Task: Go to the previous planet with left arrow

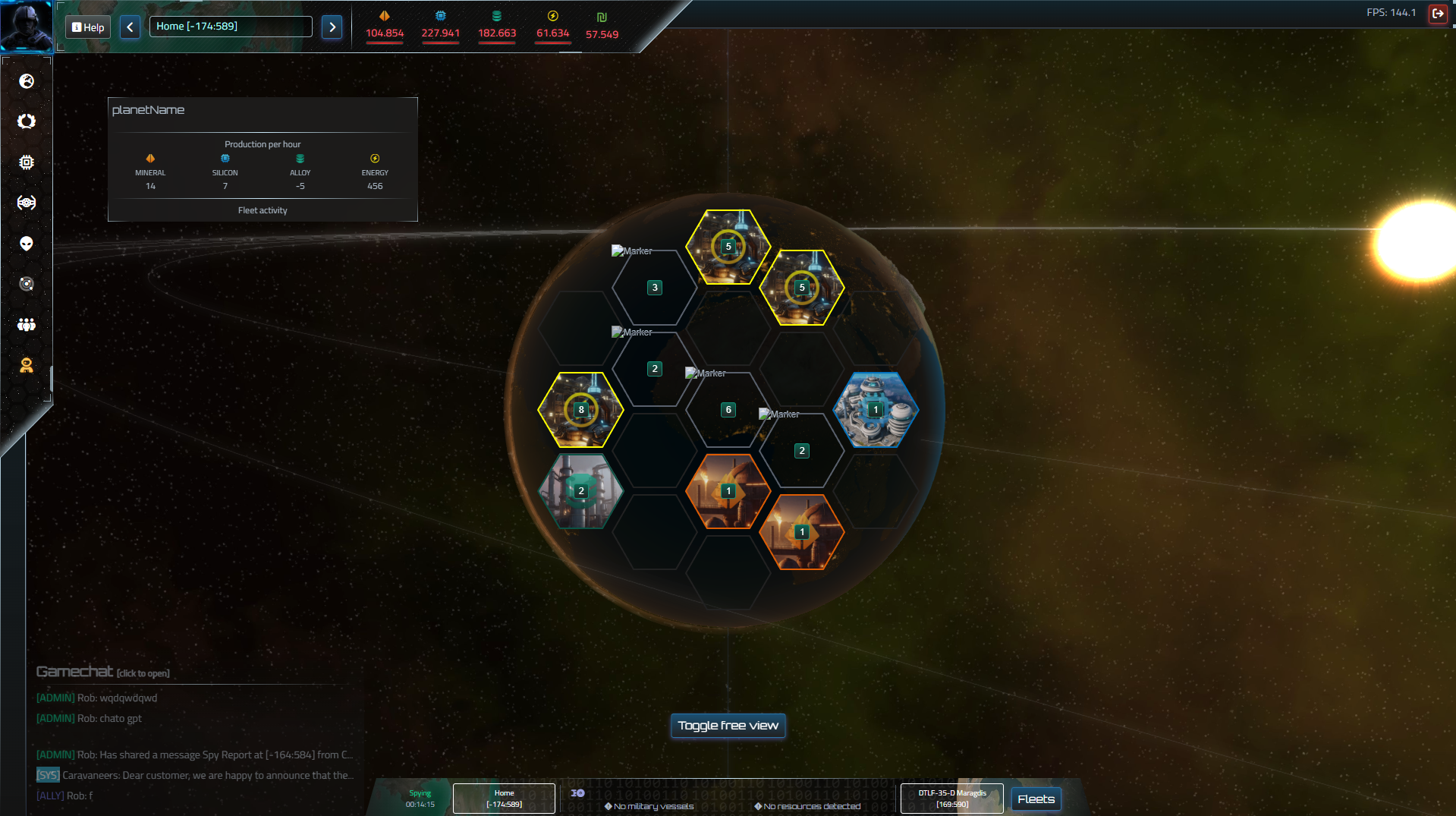Action: coord(130,27)
